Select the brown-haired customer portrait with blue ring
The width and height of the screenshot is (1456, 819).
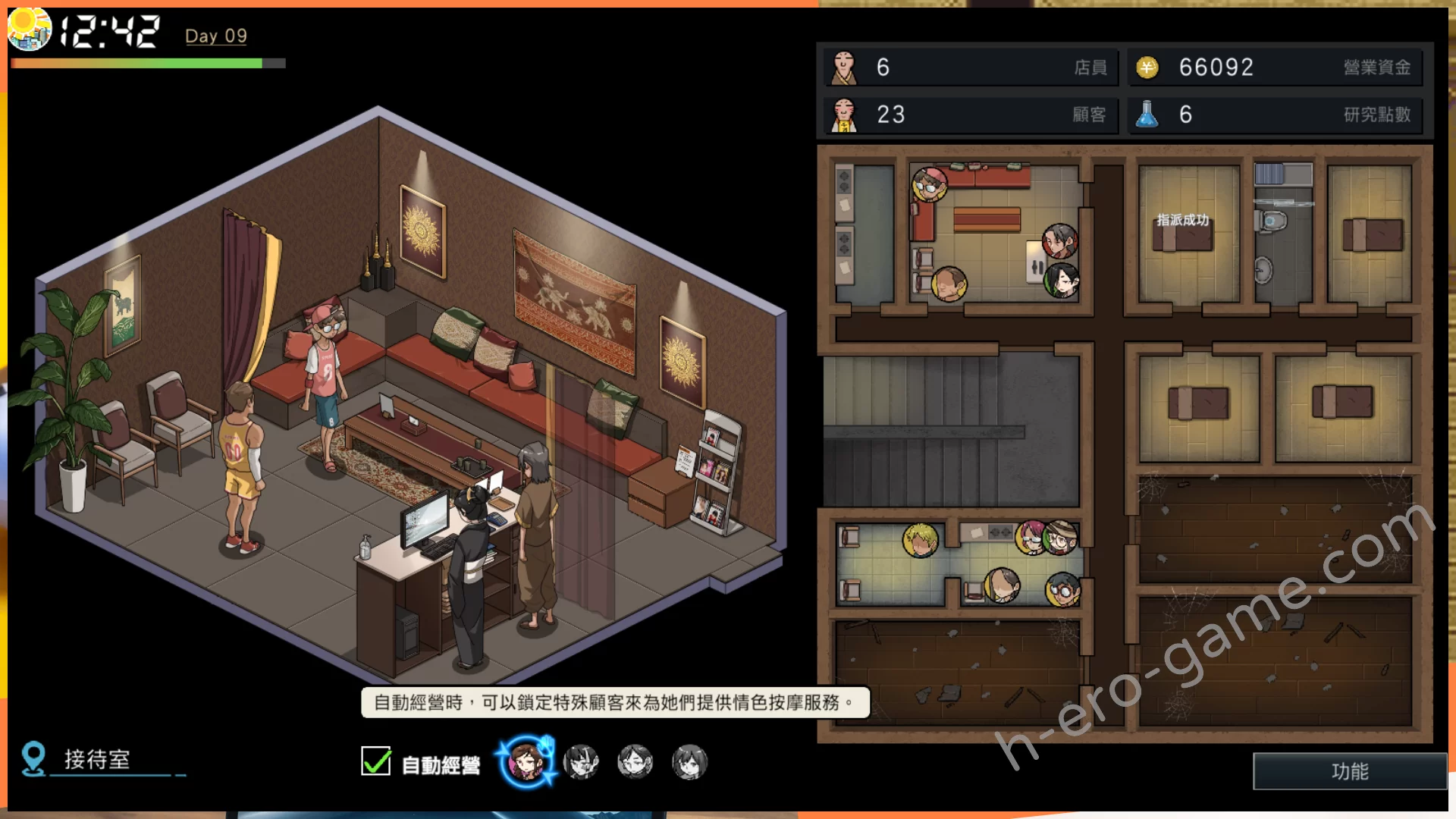click(x=526, y=761)
